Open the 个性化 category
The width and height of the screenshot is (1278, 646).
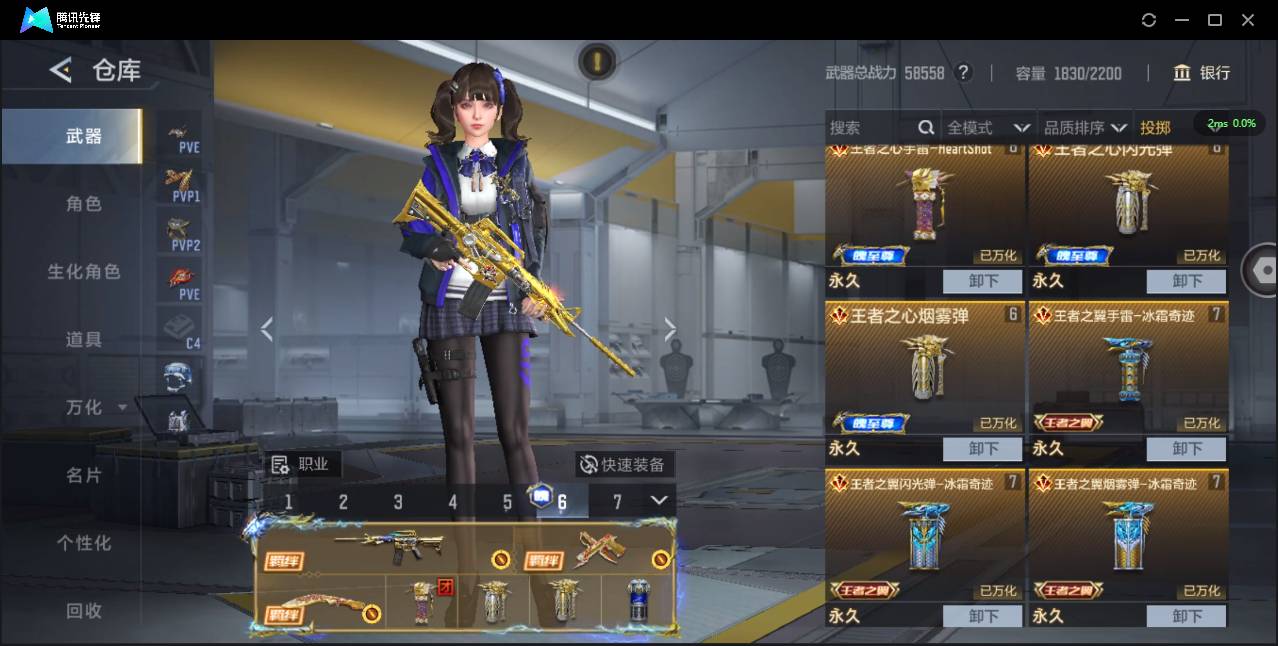coord(83,544)
